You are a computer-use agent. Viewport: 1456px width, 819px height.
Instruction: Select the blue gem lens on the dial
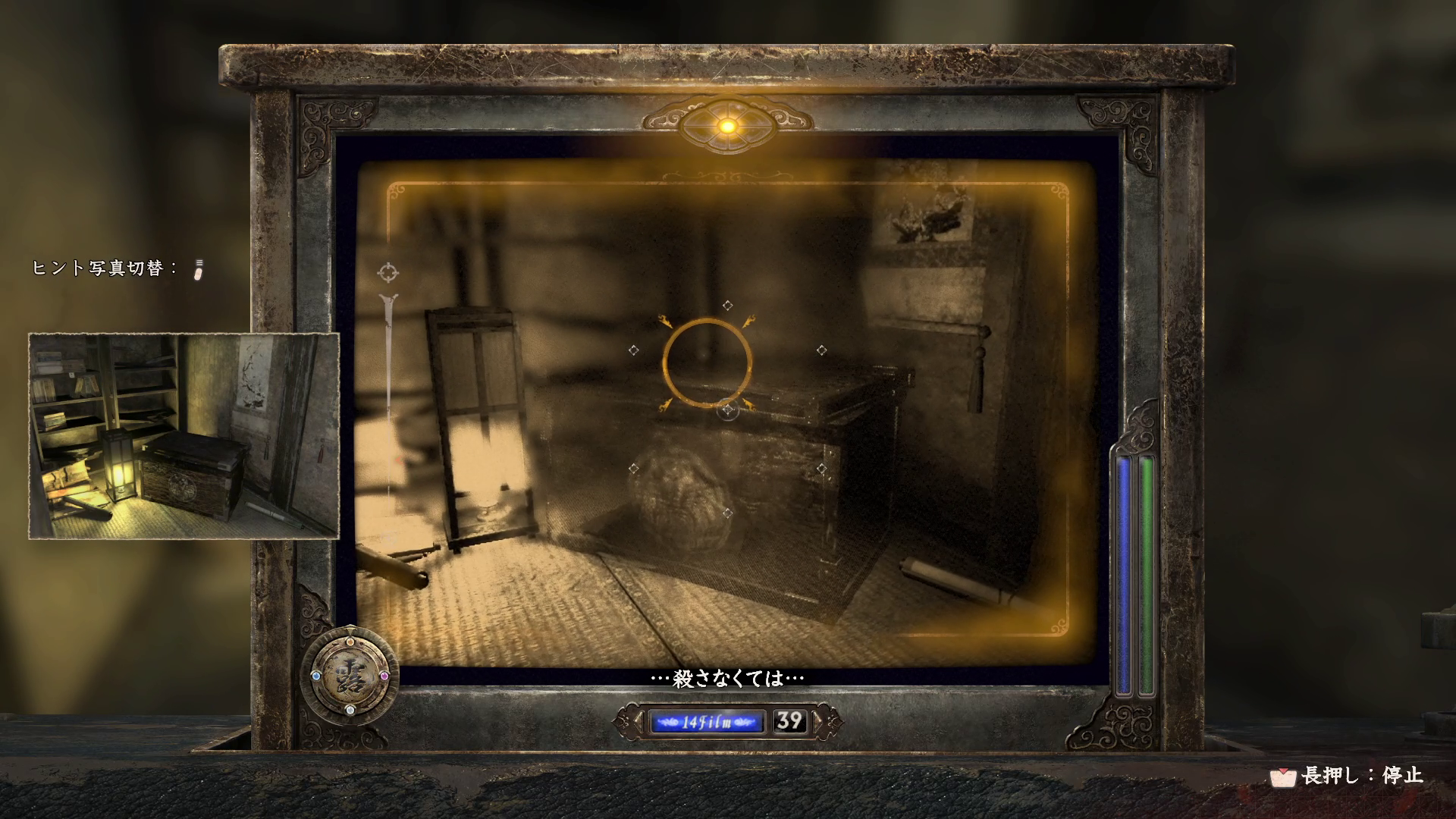click(315, 675)
